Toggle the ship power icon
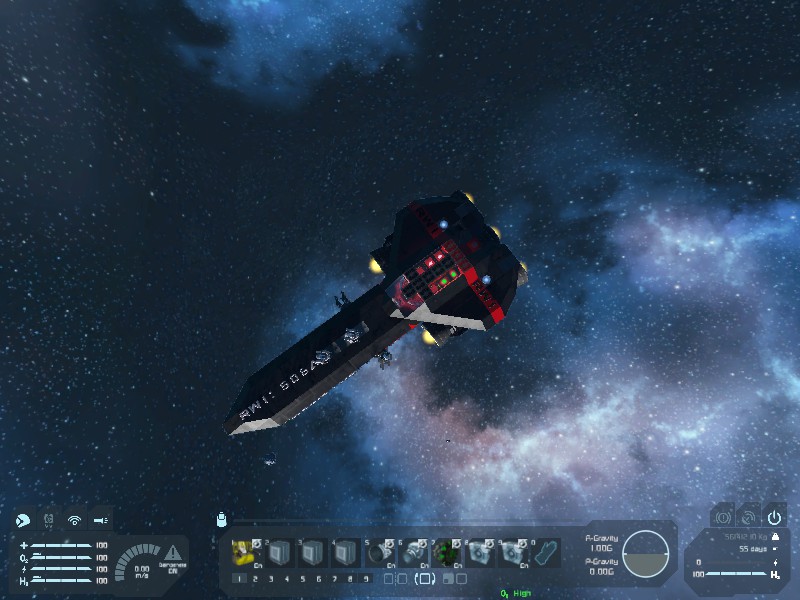This screenshot has height=600, width=800. coord(774,517)
